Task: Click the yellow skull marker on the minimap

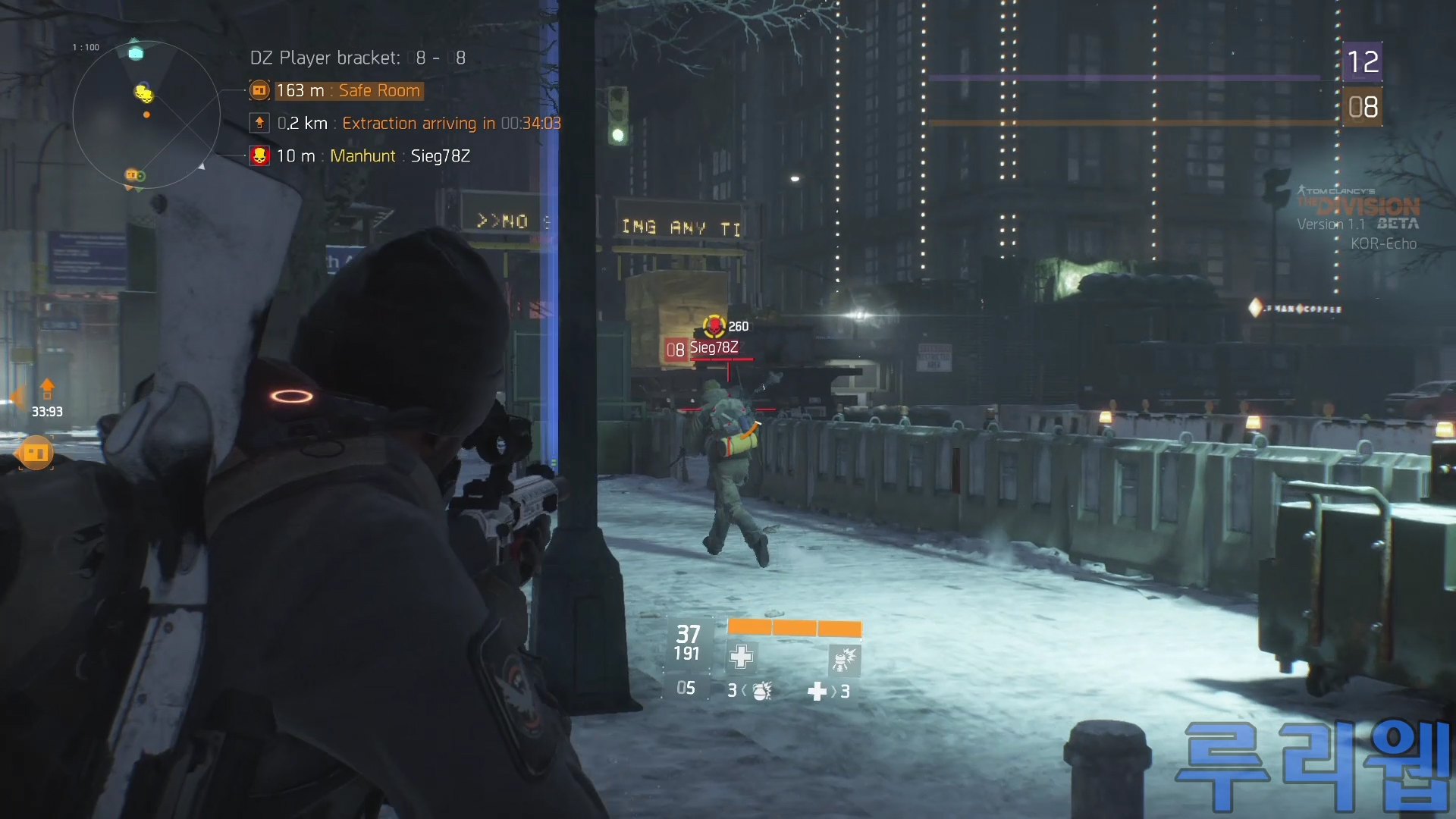Action: tap(143, 93)
